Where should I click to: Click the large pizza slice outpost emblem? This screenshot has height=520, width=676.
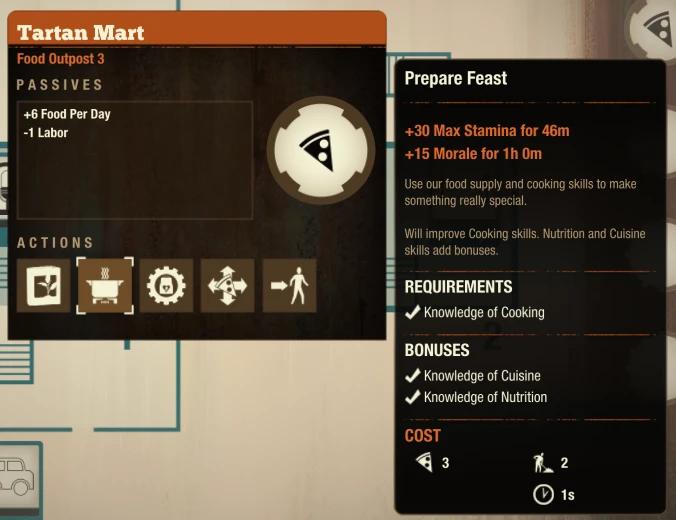click(x=320, y=150)
